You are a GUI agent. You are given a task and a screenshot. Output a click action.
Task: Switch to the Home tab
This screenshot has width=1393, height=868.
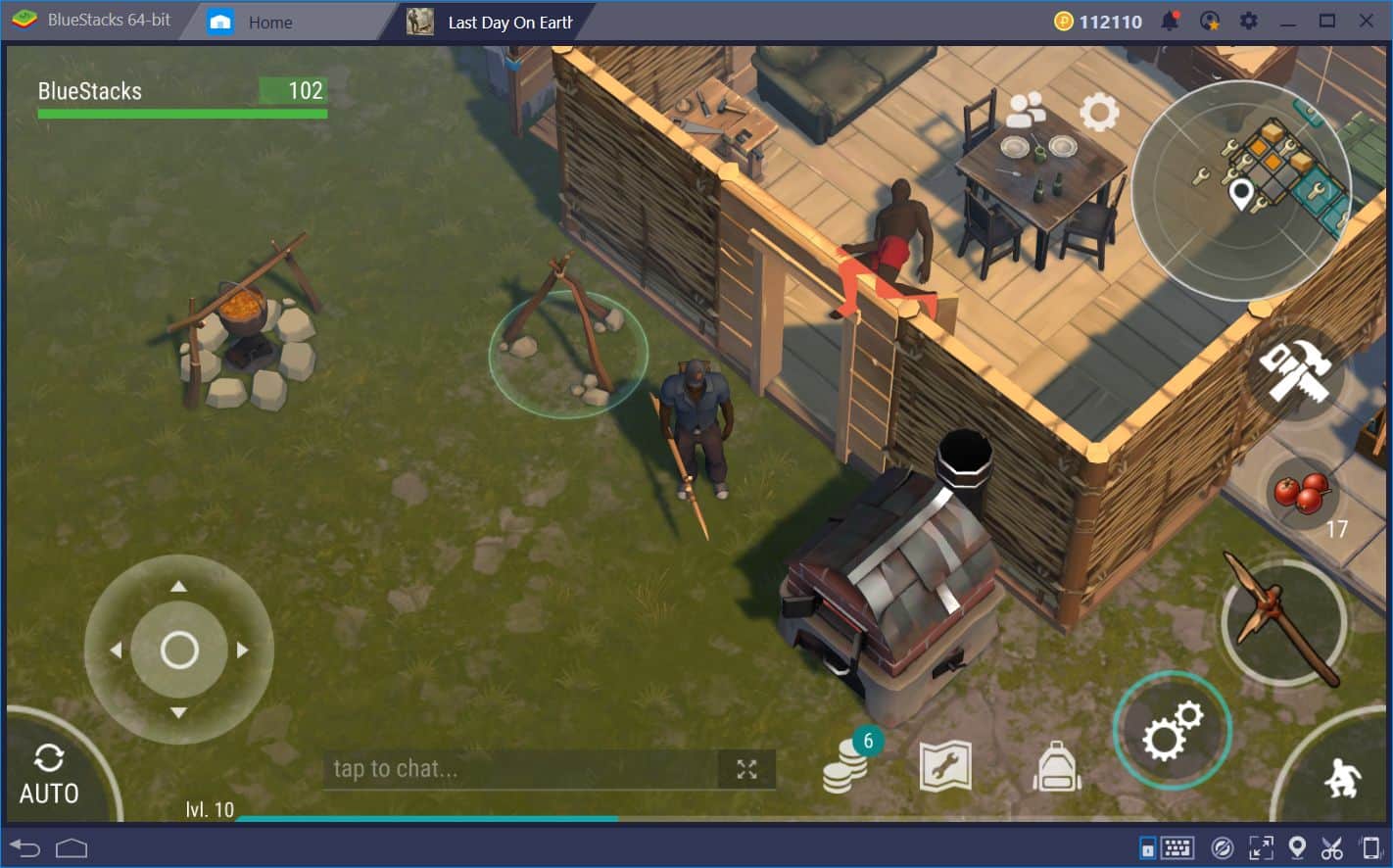270,21
